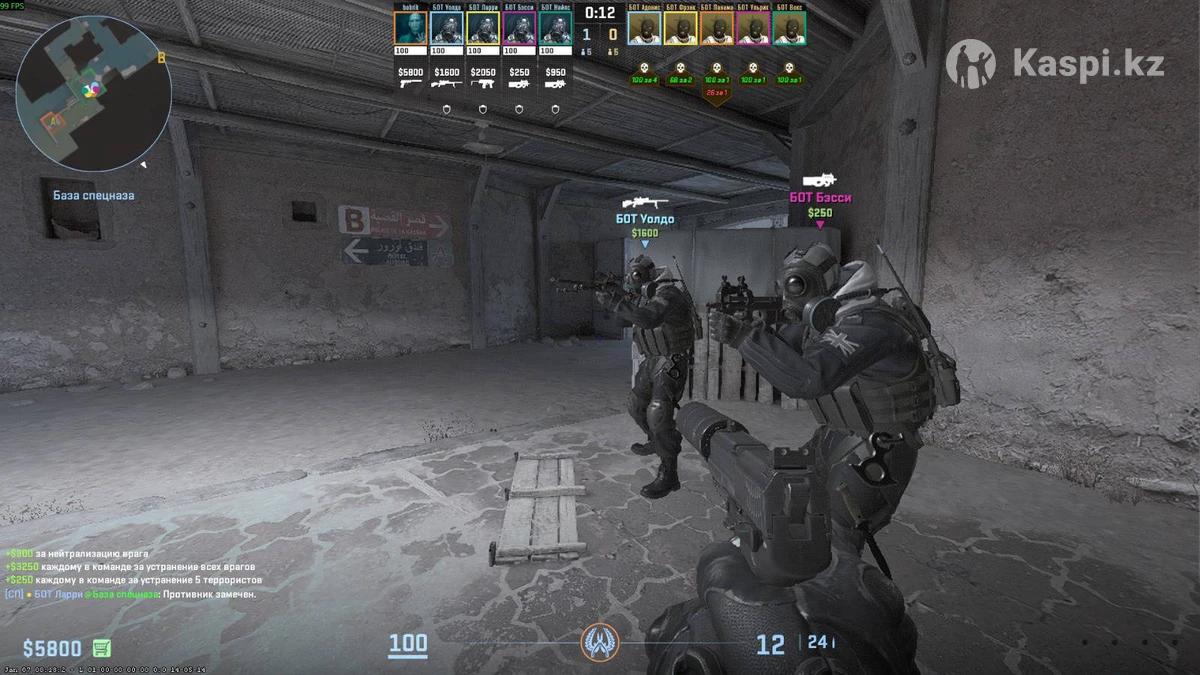Image resolution: width=1200 pixels, height=675 pixels.
Task: Click БОТ Найлс's green-framed avatar
Action: pyautogui.click(x=555, y=27)
